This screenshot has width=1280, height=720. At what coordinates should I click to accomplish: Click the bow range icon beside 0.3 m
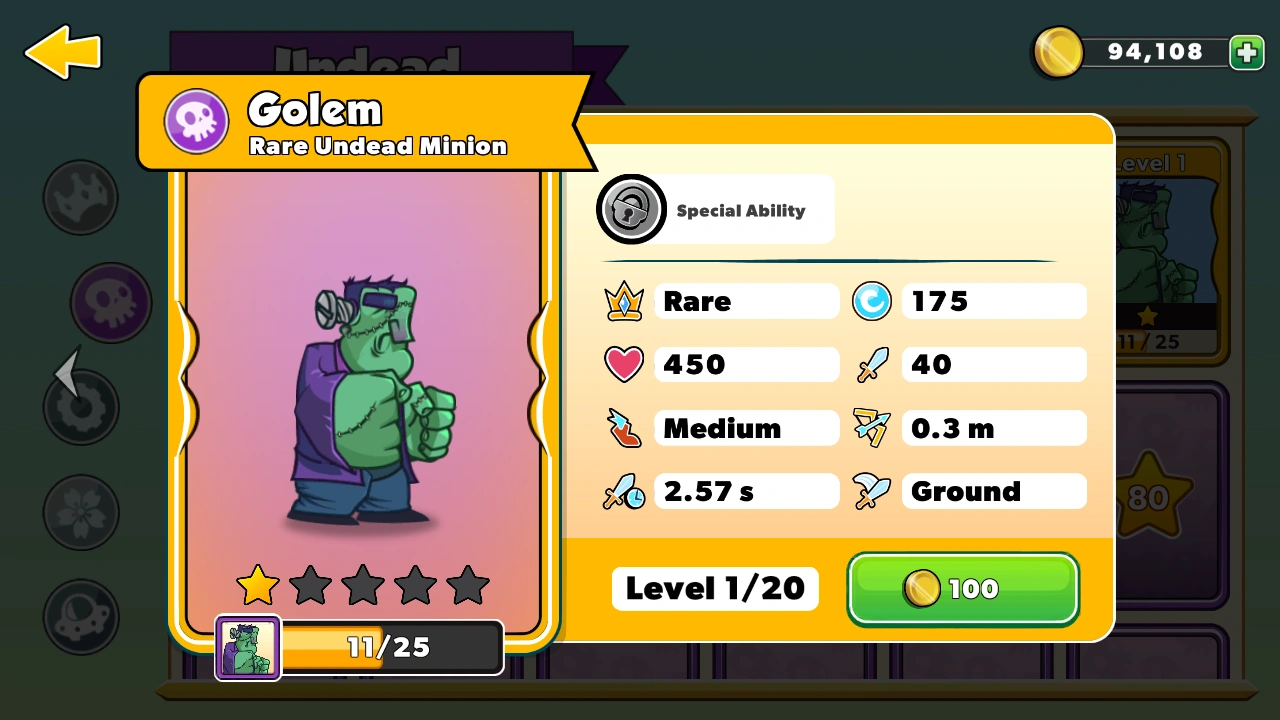point(872,428)
